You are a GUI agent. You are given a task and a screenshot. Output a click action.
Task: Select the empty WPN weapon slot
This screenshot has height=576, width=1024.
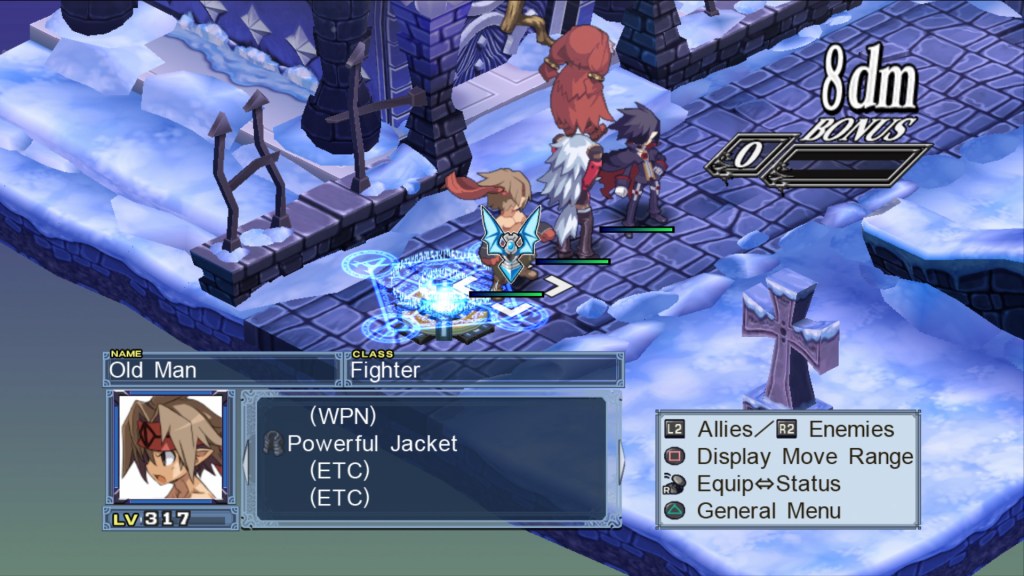pos(342,415)
